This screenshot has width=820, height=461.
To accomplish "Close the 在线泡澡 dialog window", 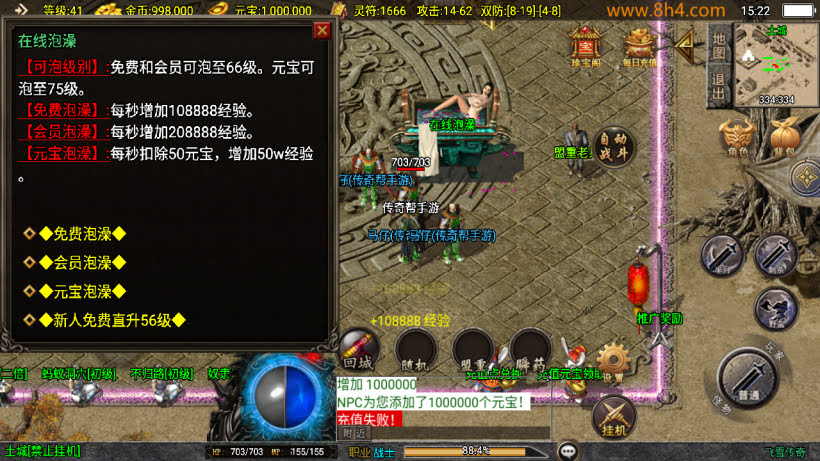I will [x=322, y=30].
